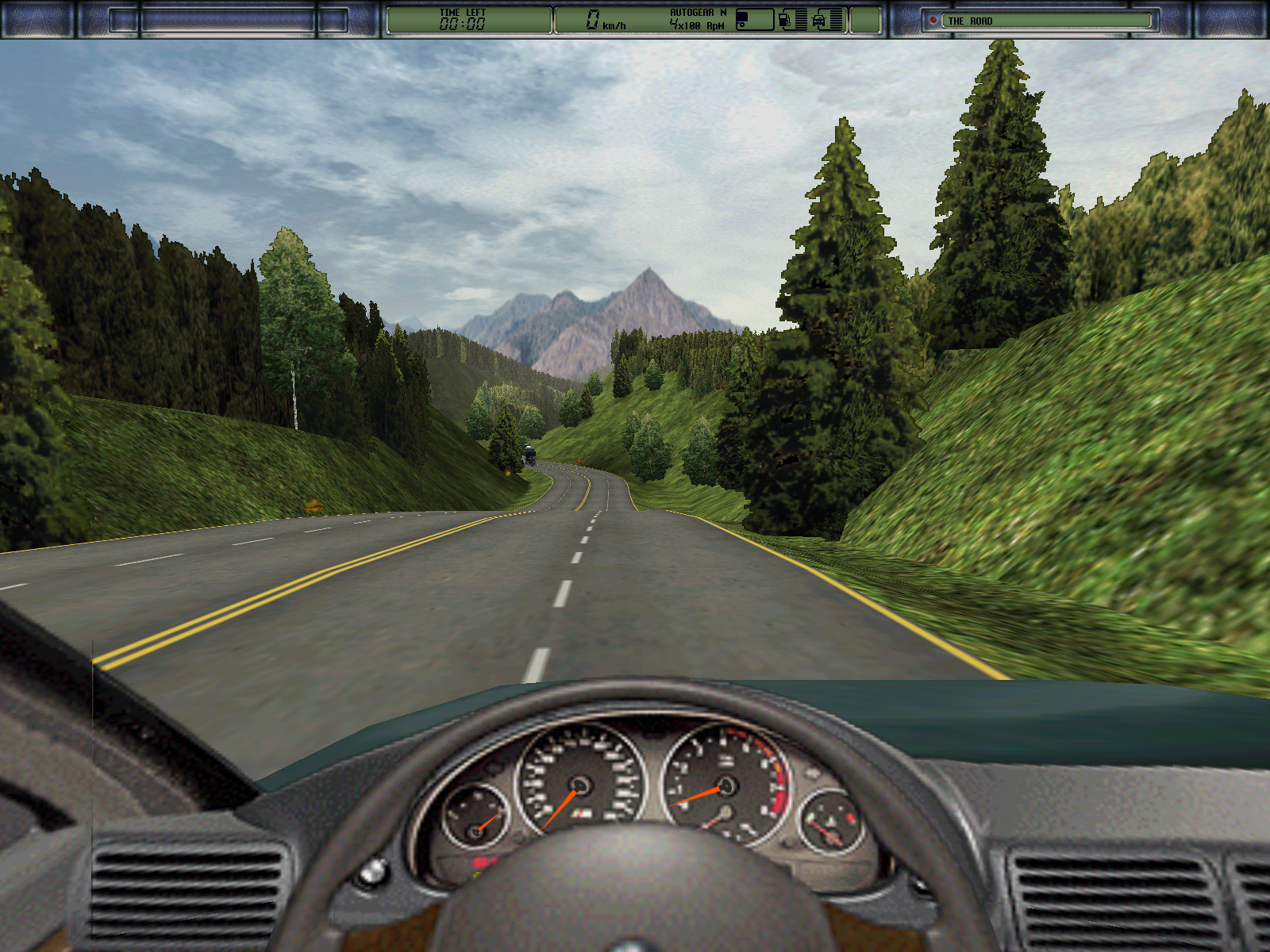This screenshot has height=952, width=1270.
Task: Open THE ROAD message panel
Action: tap(1046, 21)
